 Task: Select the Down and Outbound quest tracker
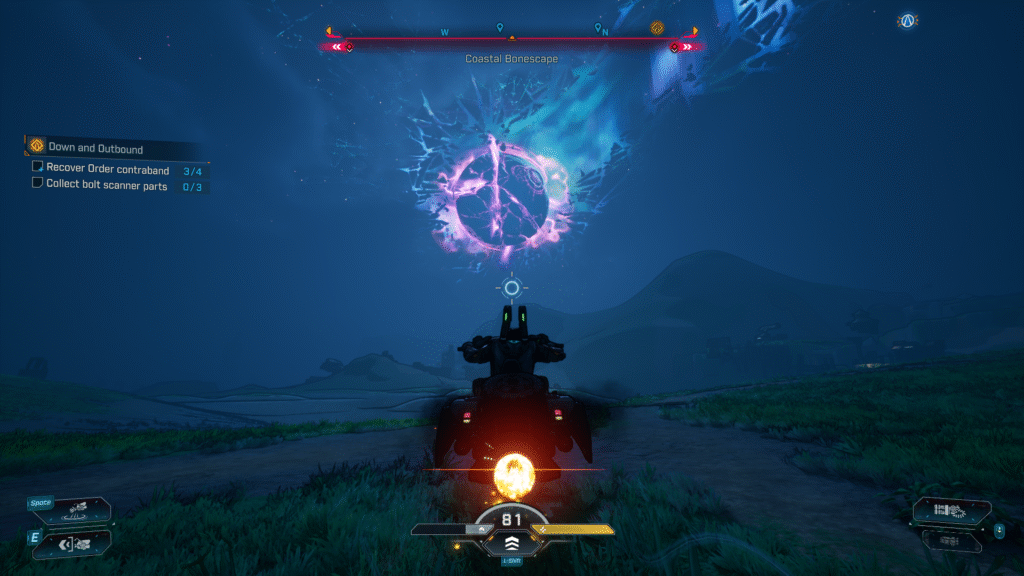(x=95, y=147)
